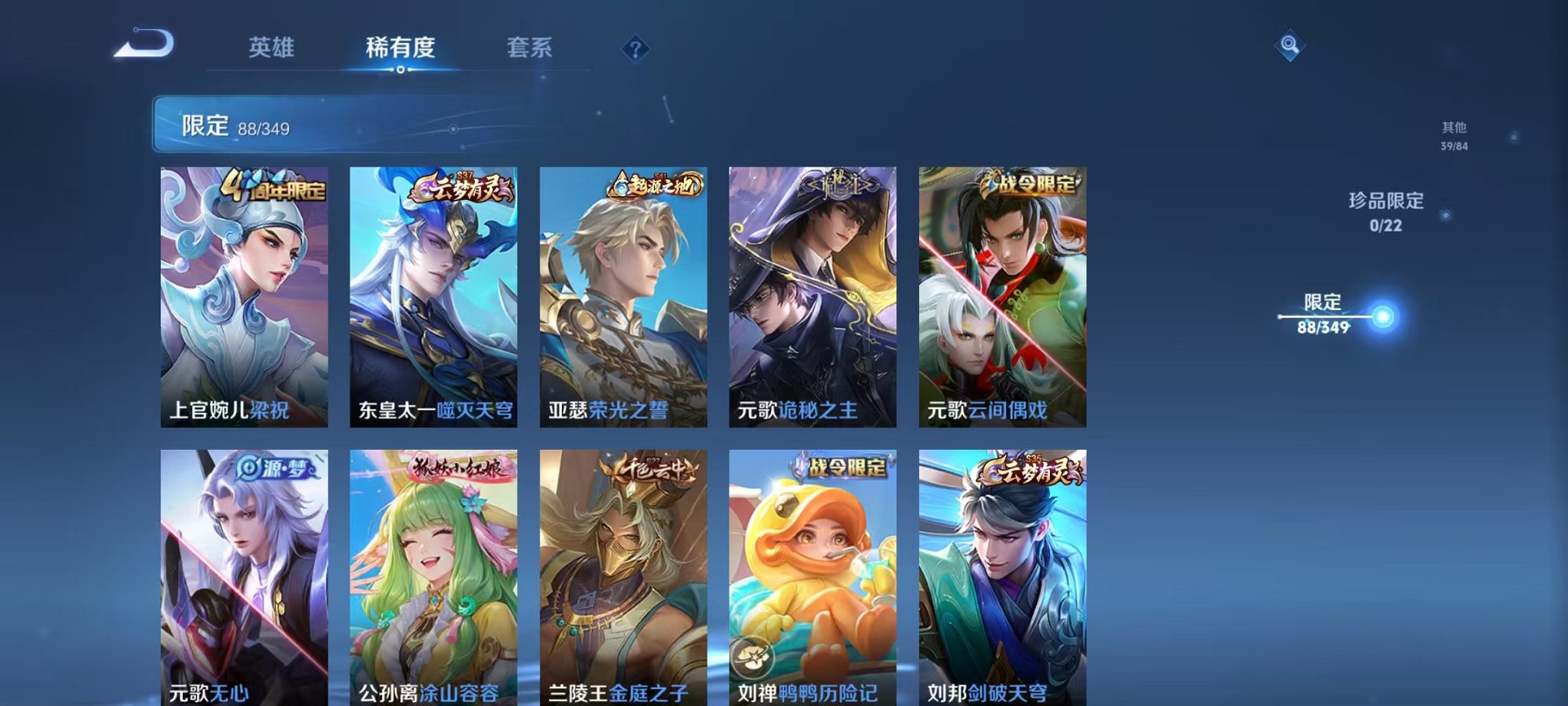
Task: Switch to the 套系 tab
Action: coord(530,48)
